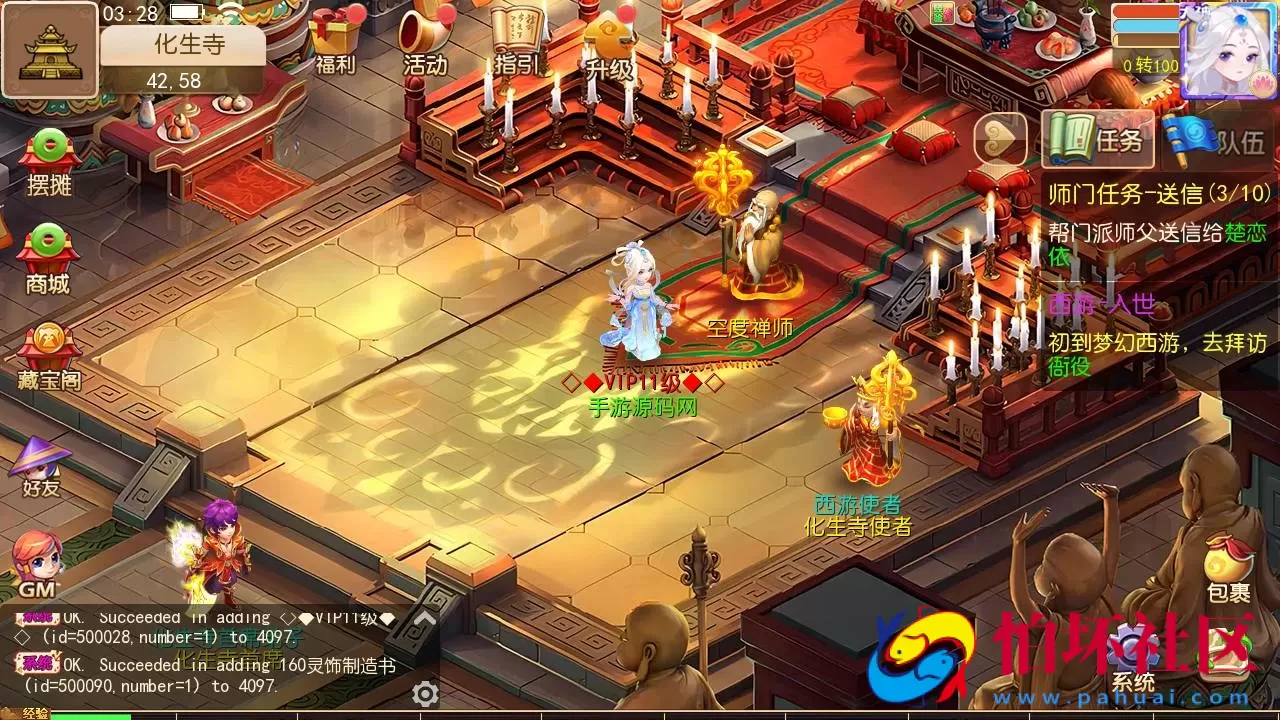Collapse the quest panel with the arrow
The height and width of the screenshot is (720, 1280).
pyautogui.click(x=999, y=140)
